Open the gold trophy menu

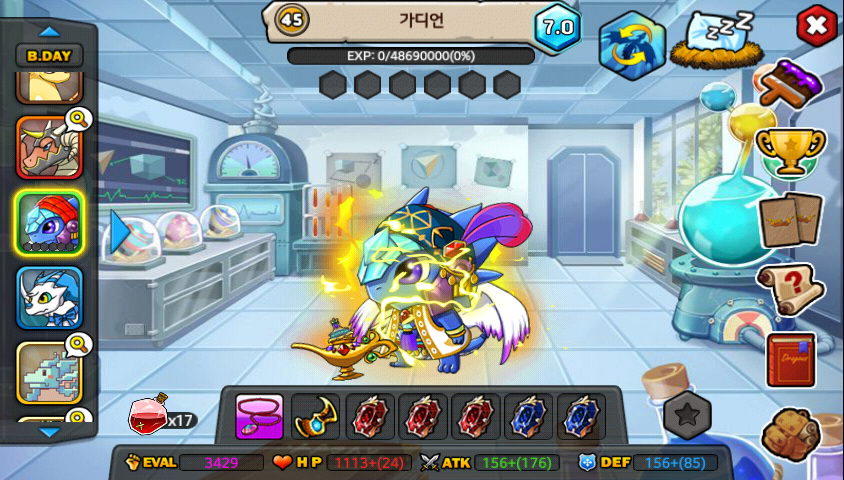coord(790,152)
